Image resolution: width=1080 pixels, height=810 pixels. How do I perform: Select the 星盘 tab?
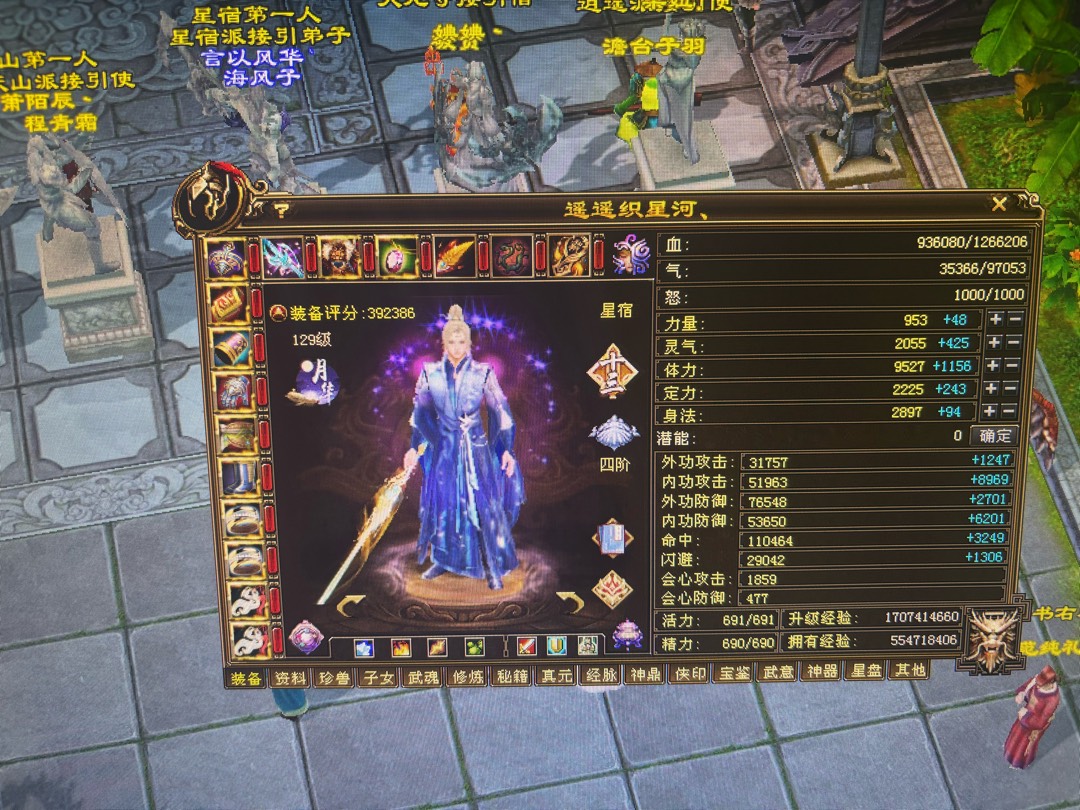pyautogui.click(x=865, y=671)
